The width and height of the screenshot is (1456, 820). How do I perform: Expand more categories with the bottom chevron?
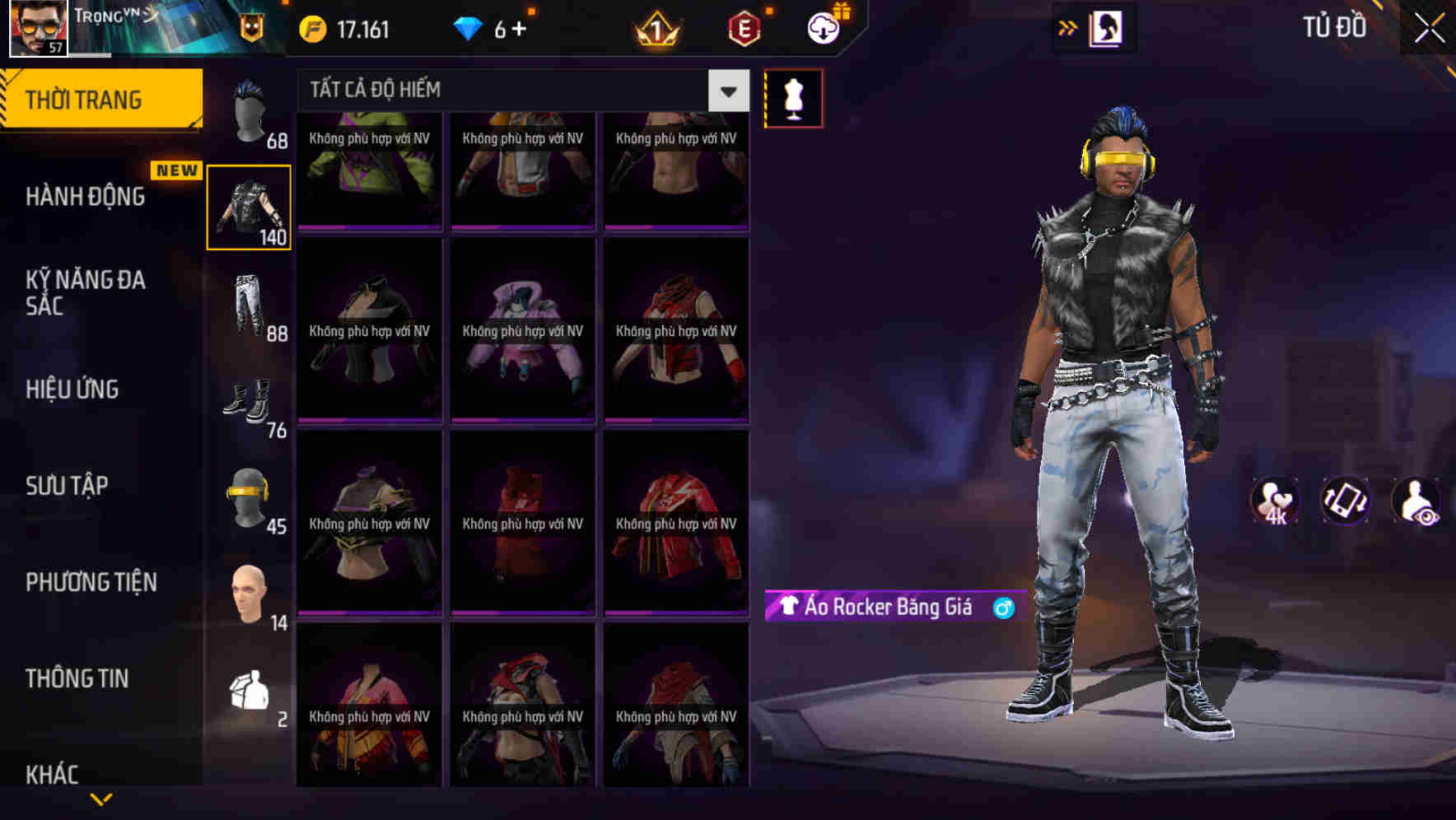[x=101, y=797]
